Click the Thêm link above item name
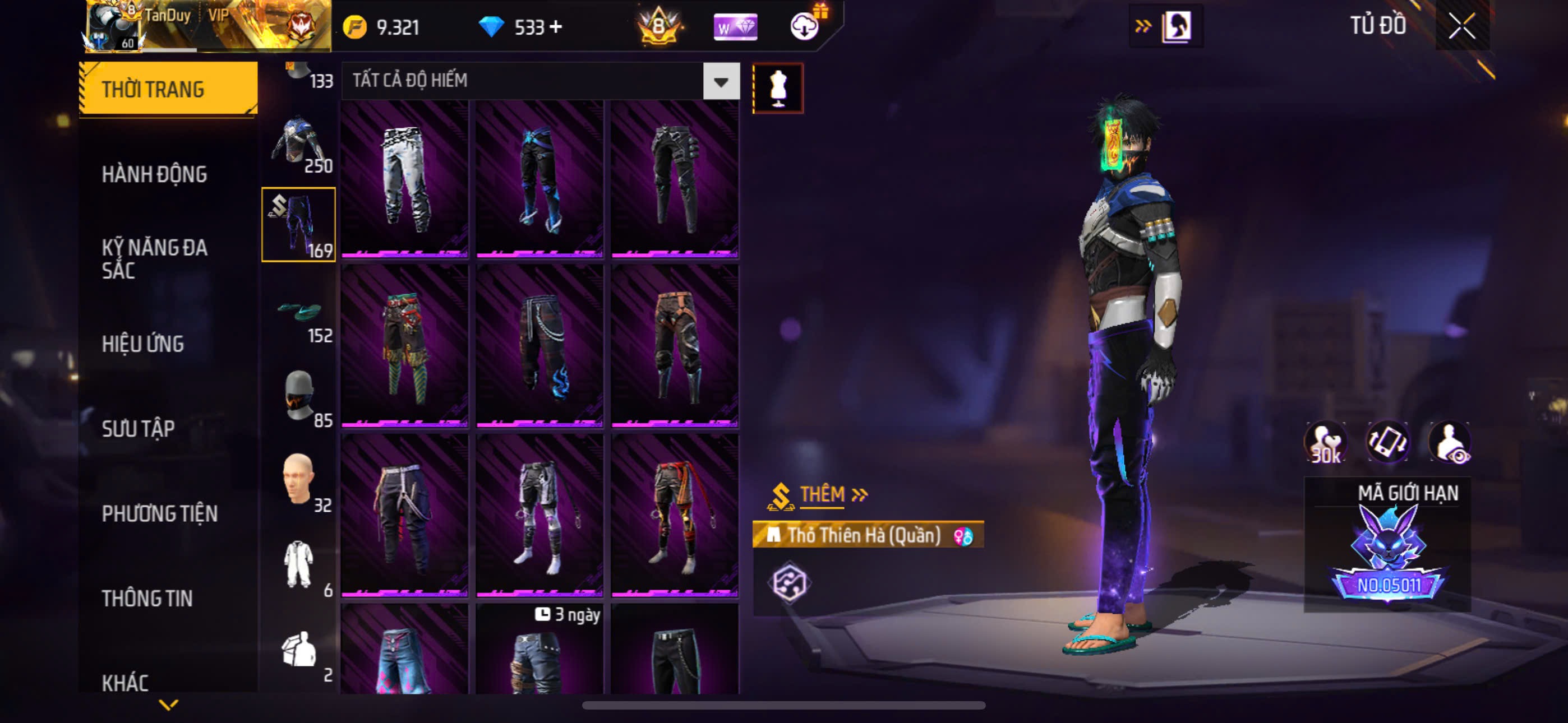The height and width of the screenshot is (723, 1568). pos(822,495)
